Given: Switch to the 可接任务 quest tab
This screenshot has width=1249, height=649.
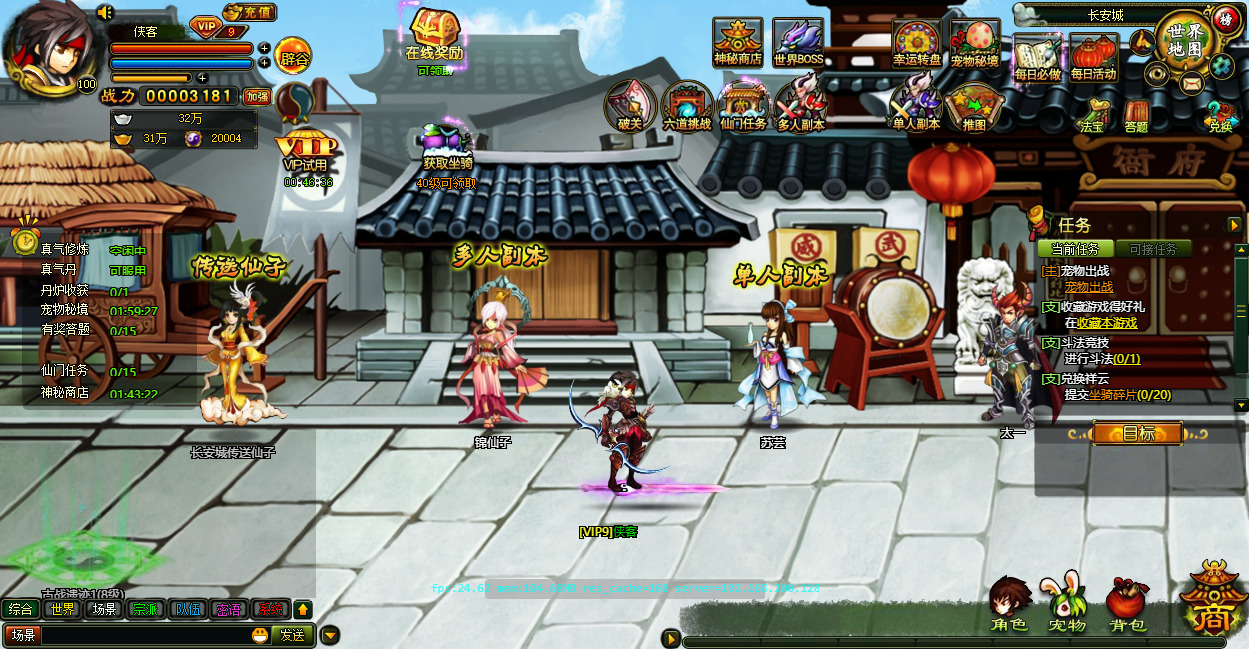Looking at the screenshot, I should (x=1153, y=249).
